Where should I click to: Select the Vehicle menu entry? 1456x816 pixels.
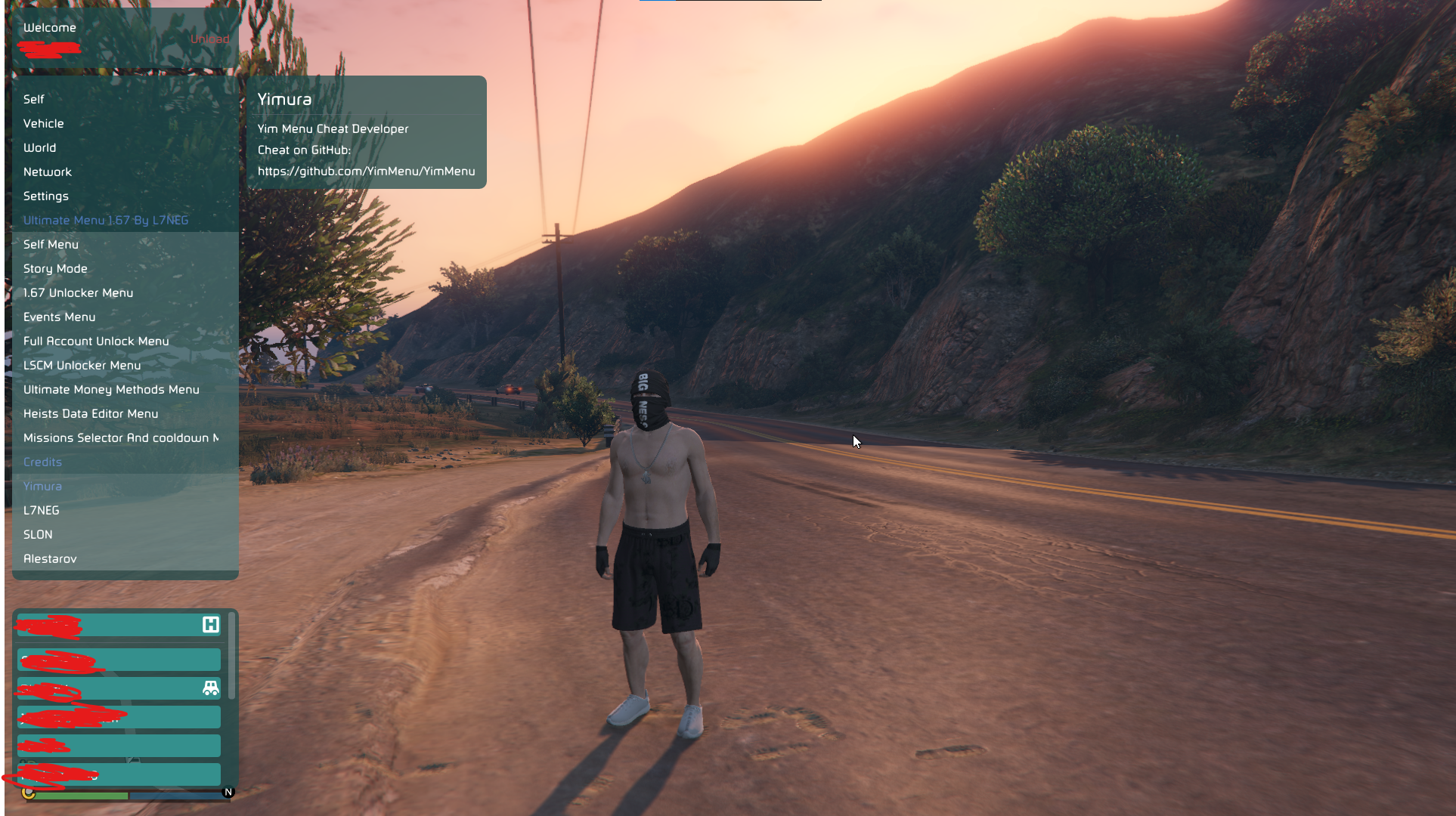click(x=44, y=123)
